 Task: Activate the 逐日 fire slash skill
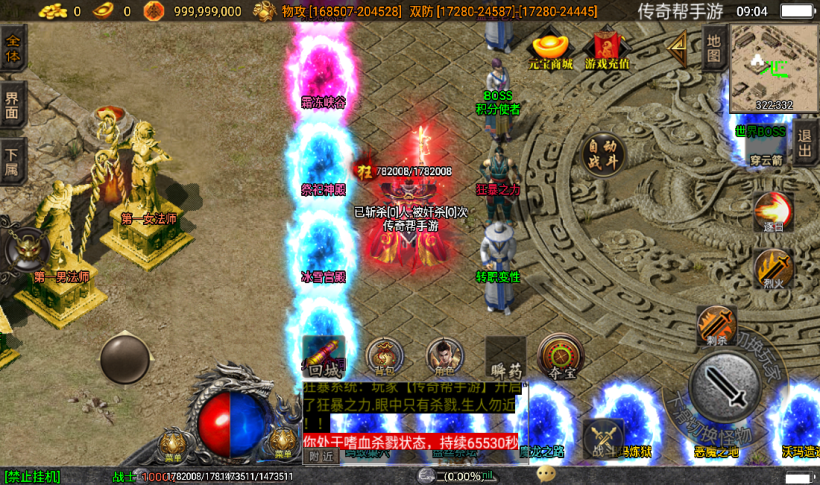point(770,211)
